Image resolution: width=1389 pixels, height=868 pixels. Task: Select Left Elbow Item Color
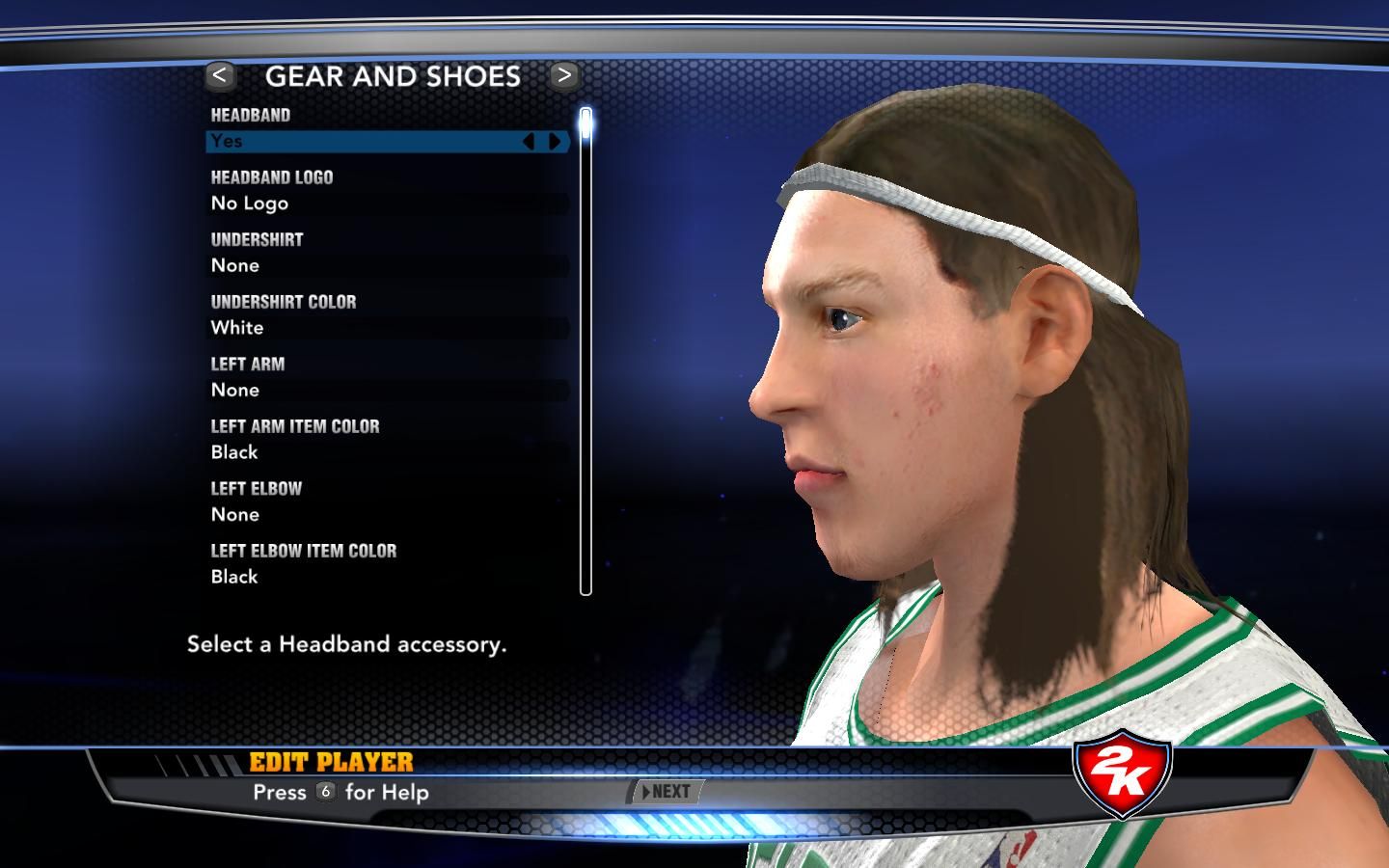click(x=386, y=577)
